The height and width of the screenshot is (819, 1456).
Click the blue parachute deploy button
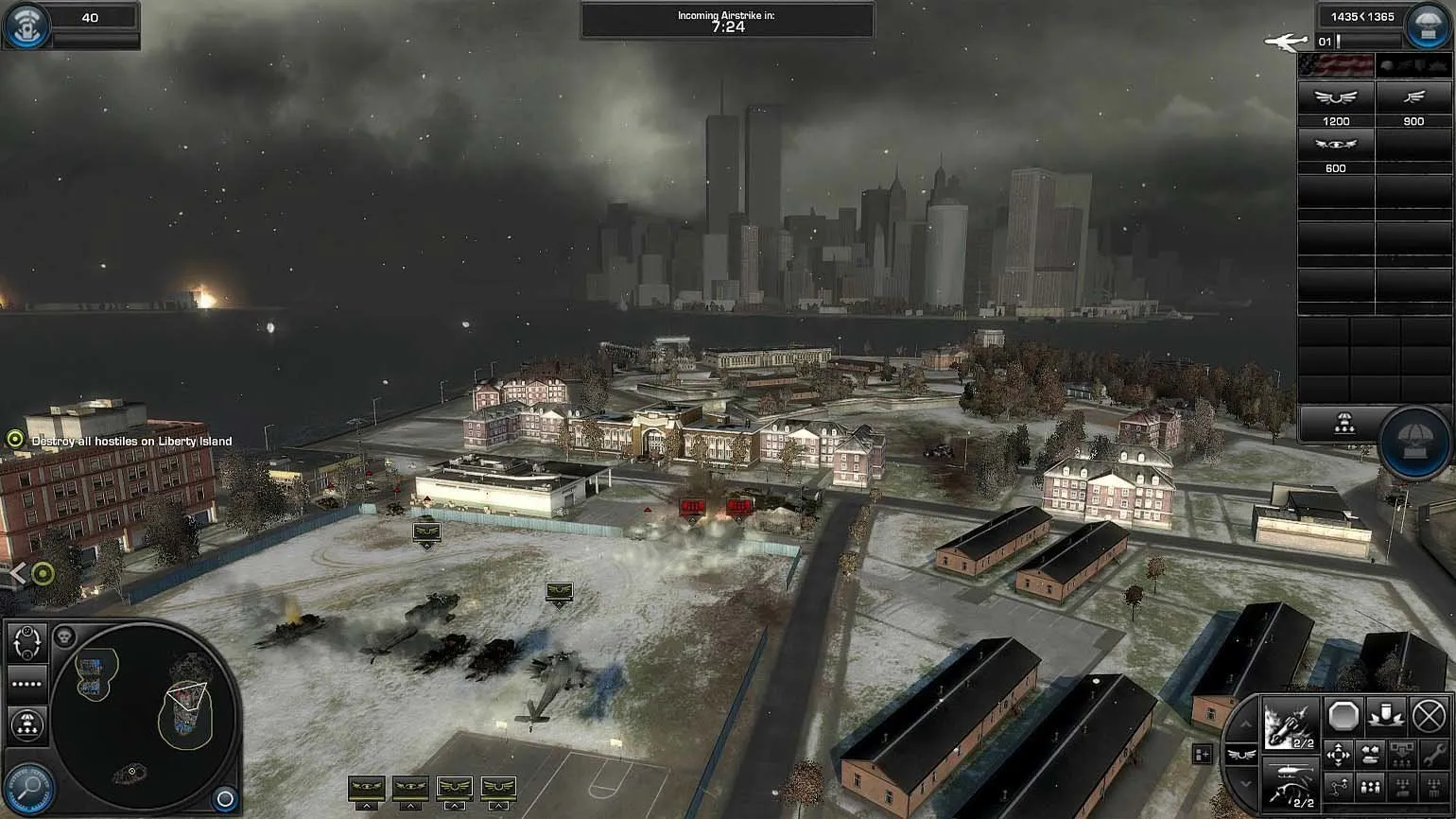coord(1413,442)
